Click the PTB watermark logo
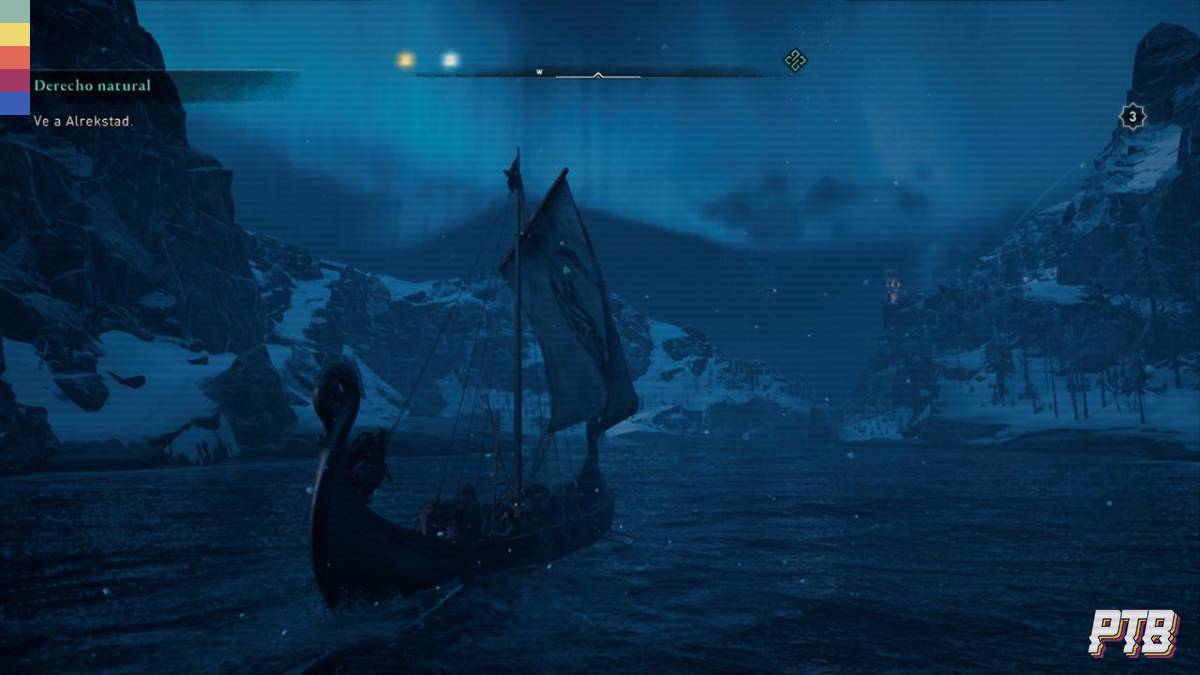 [x=1133, y=633]
